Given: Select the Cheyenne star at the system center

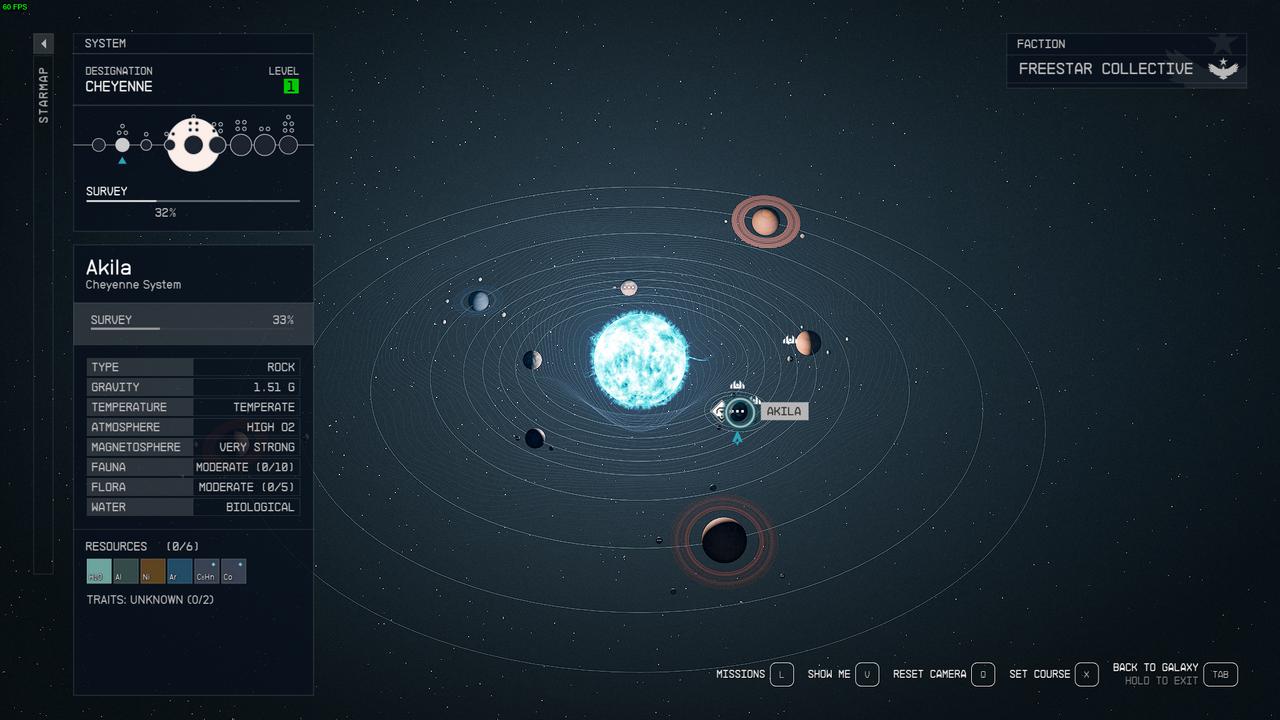Looking at the screenshot, I should pos(640,360).
